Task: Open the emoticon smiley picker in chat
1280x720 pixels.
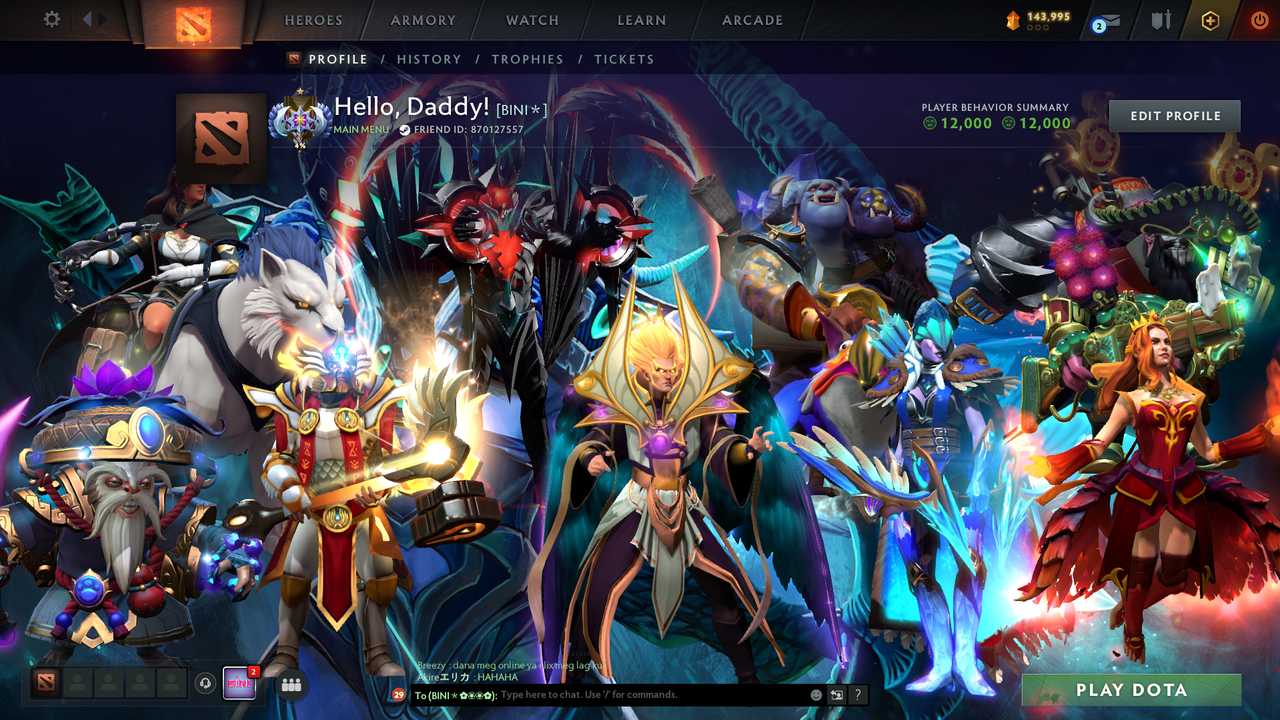Action: (815, 694)
